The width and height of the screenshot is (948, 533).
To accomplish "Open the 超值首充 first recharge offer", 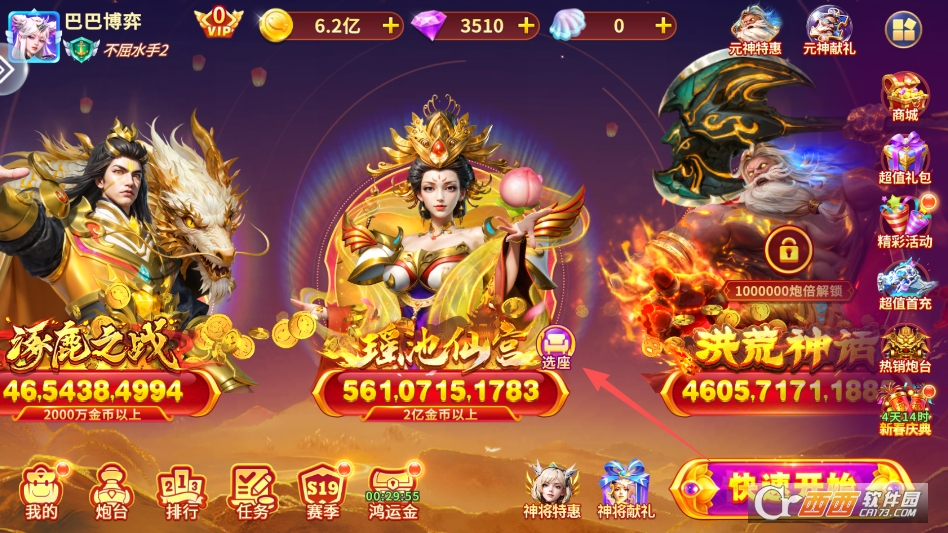I will click(904, 285).
